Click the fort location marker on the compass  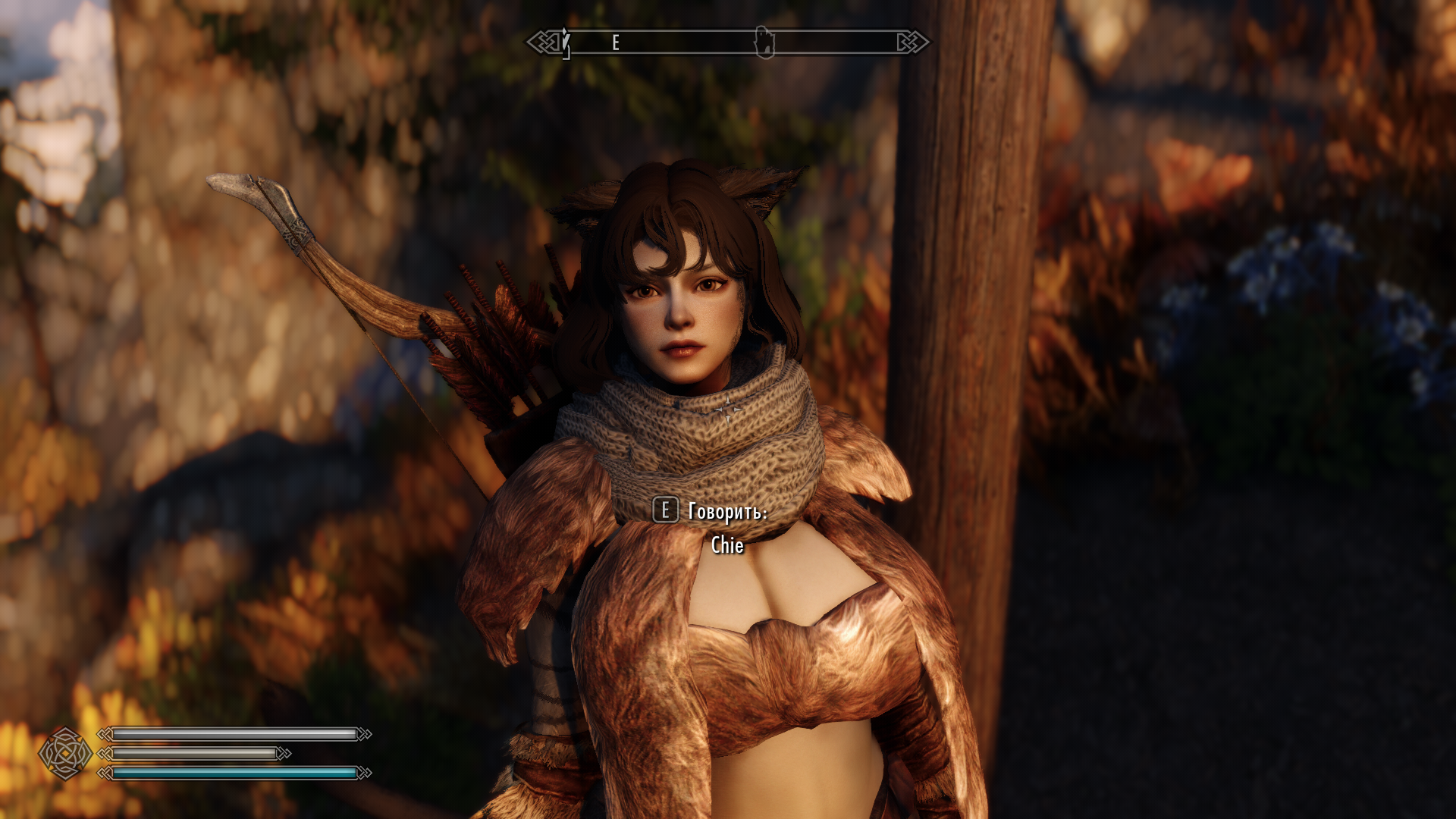point(764,42)
